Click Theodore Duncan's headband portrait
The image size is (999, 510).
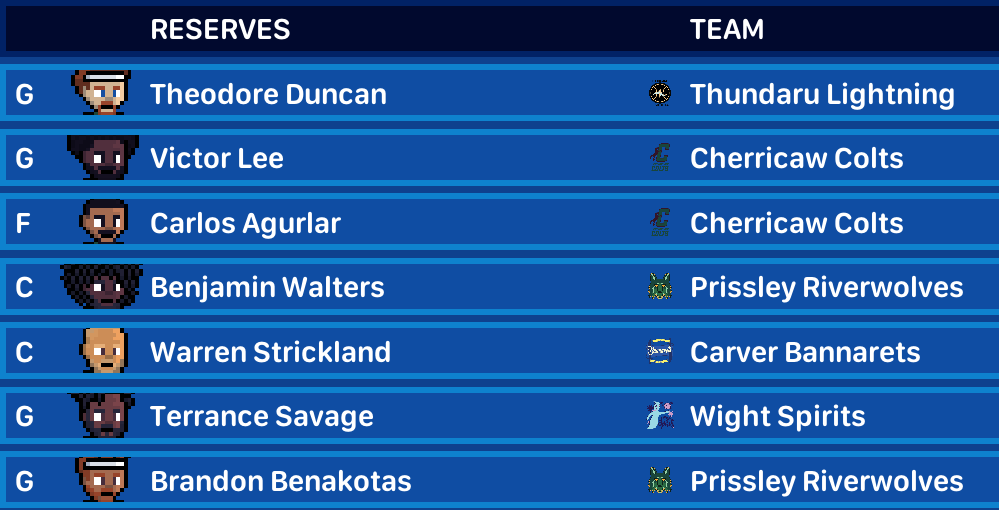pos(104,93)
